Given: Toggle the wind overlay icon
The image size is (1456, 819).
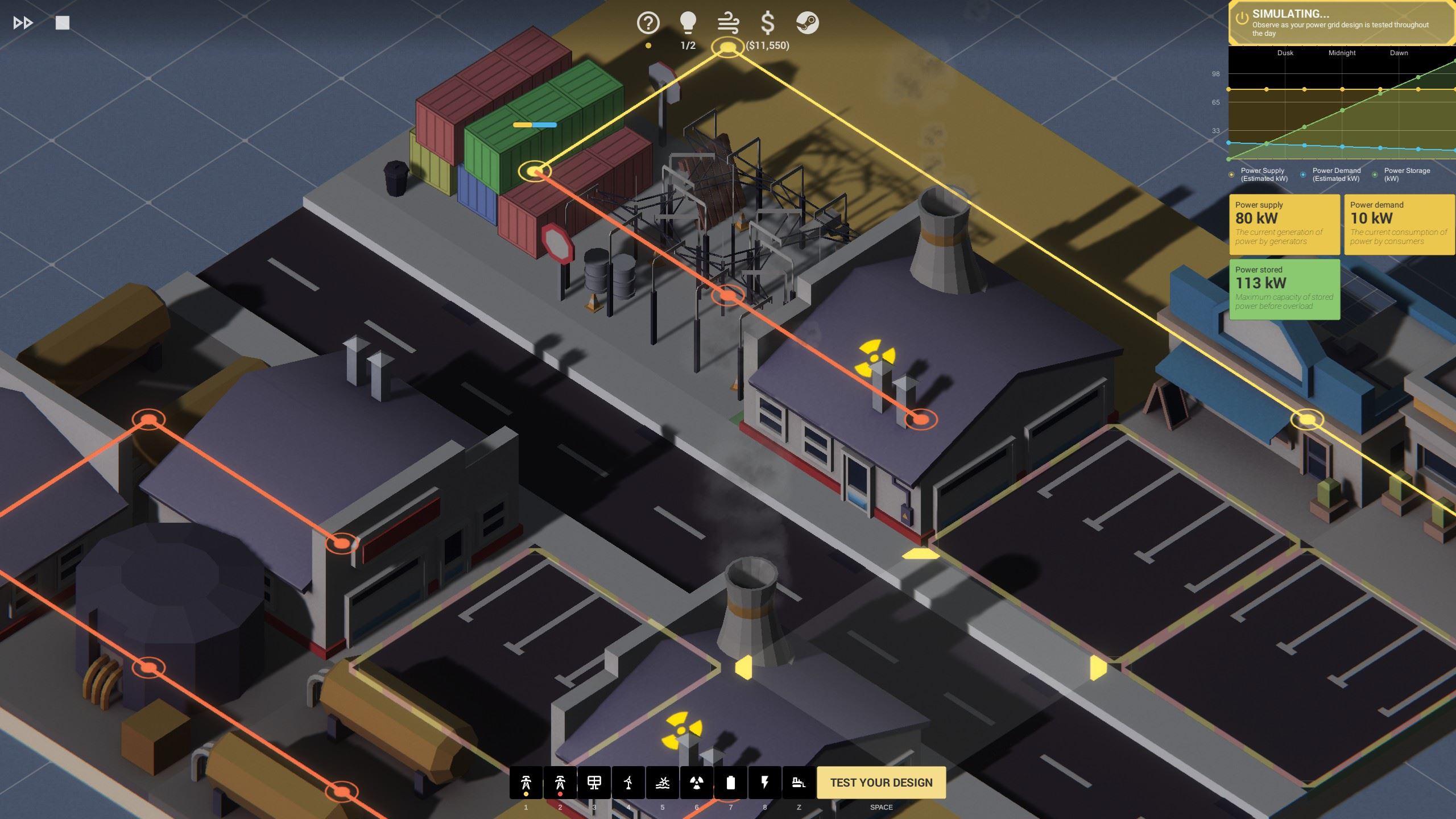Looking at the screenshot, I should pos(728,23).
